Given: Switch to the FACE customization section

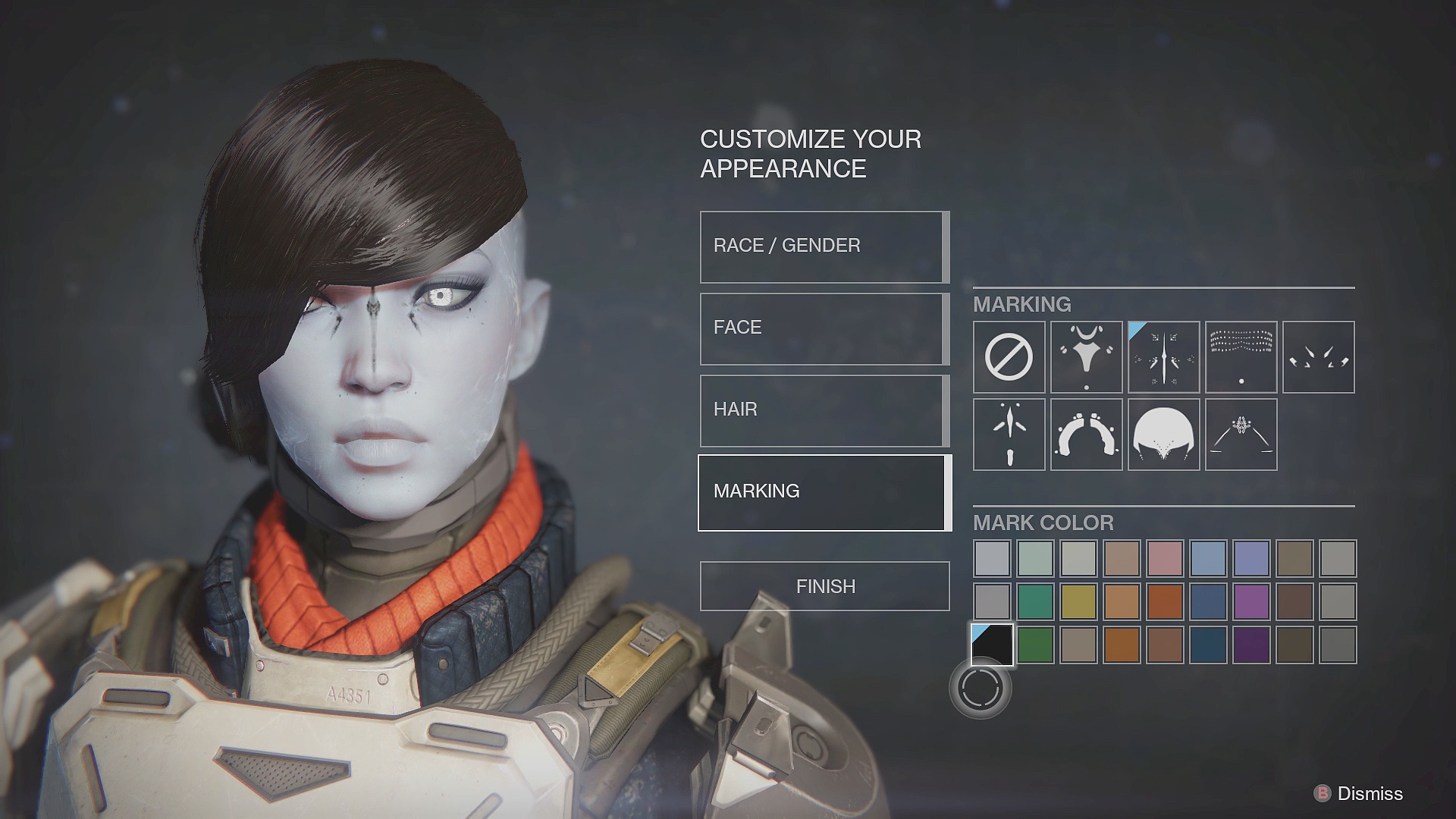Looking at the screenshot, I should pyautogui.click(x=823, y=327).
